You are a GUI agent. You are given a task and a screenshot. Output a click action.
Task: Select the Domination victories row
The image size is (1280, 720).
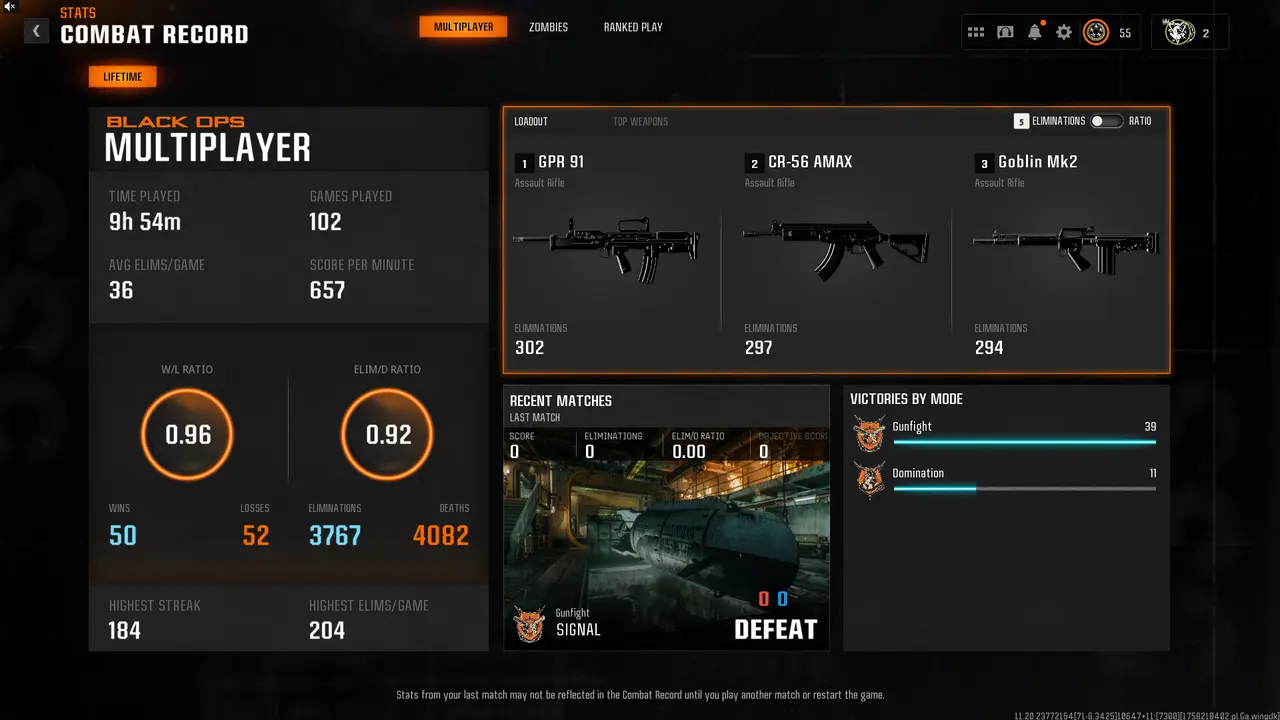[1005, 480]
